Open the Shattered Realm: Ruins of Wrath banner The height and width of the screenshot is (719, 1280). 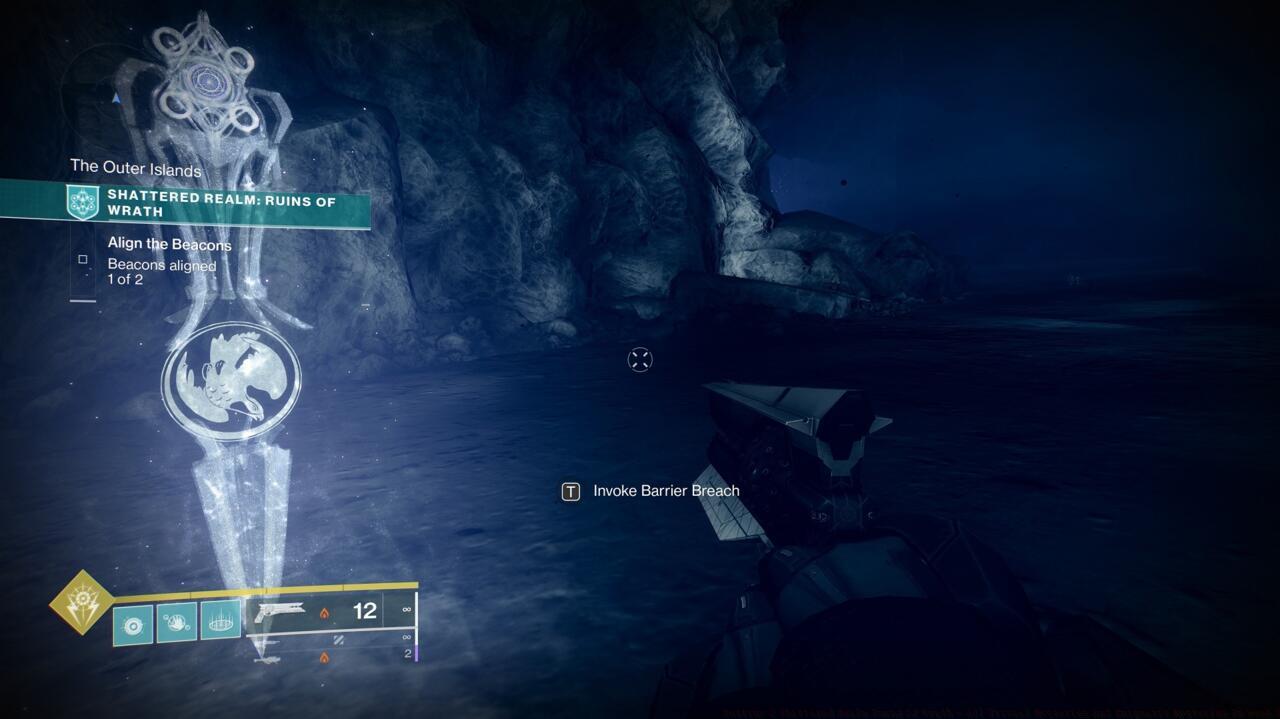click(x=220, y=203)
